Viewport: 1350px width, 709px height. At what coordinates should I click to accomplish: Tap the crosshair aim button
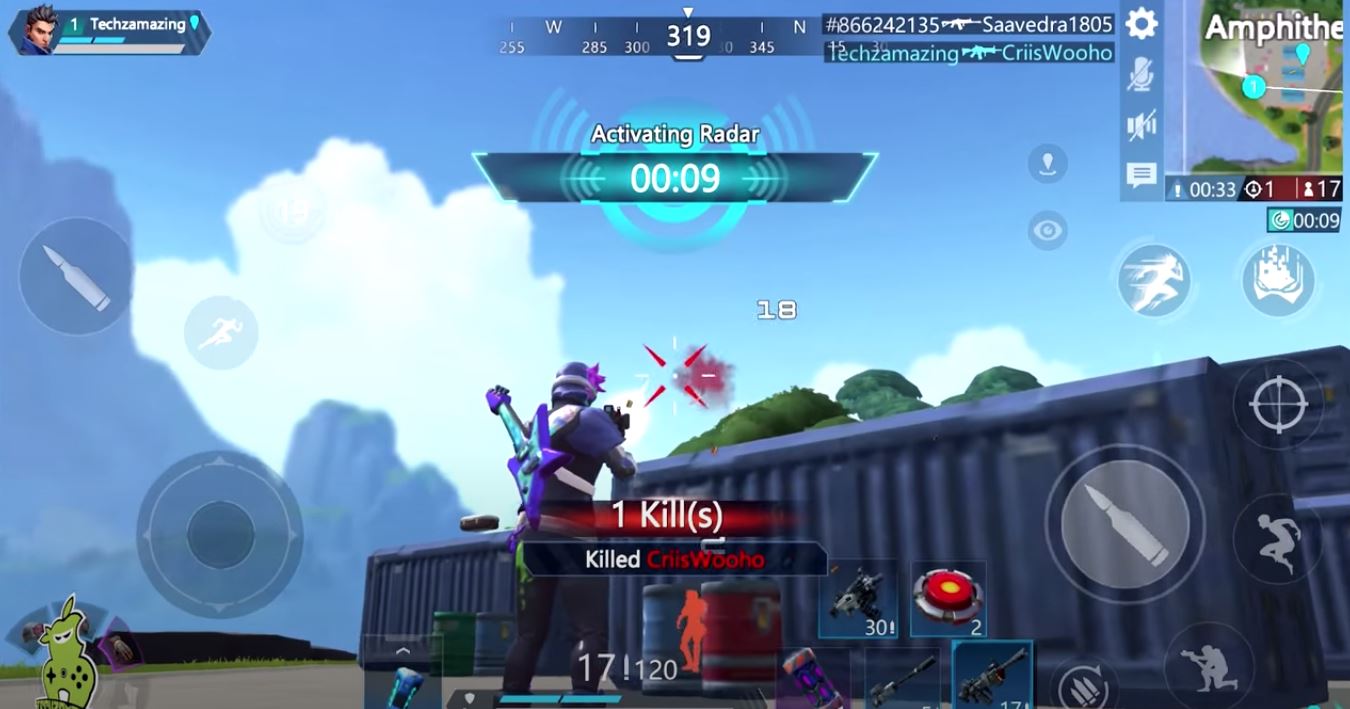coord(1278,404)
